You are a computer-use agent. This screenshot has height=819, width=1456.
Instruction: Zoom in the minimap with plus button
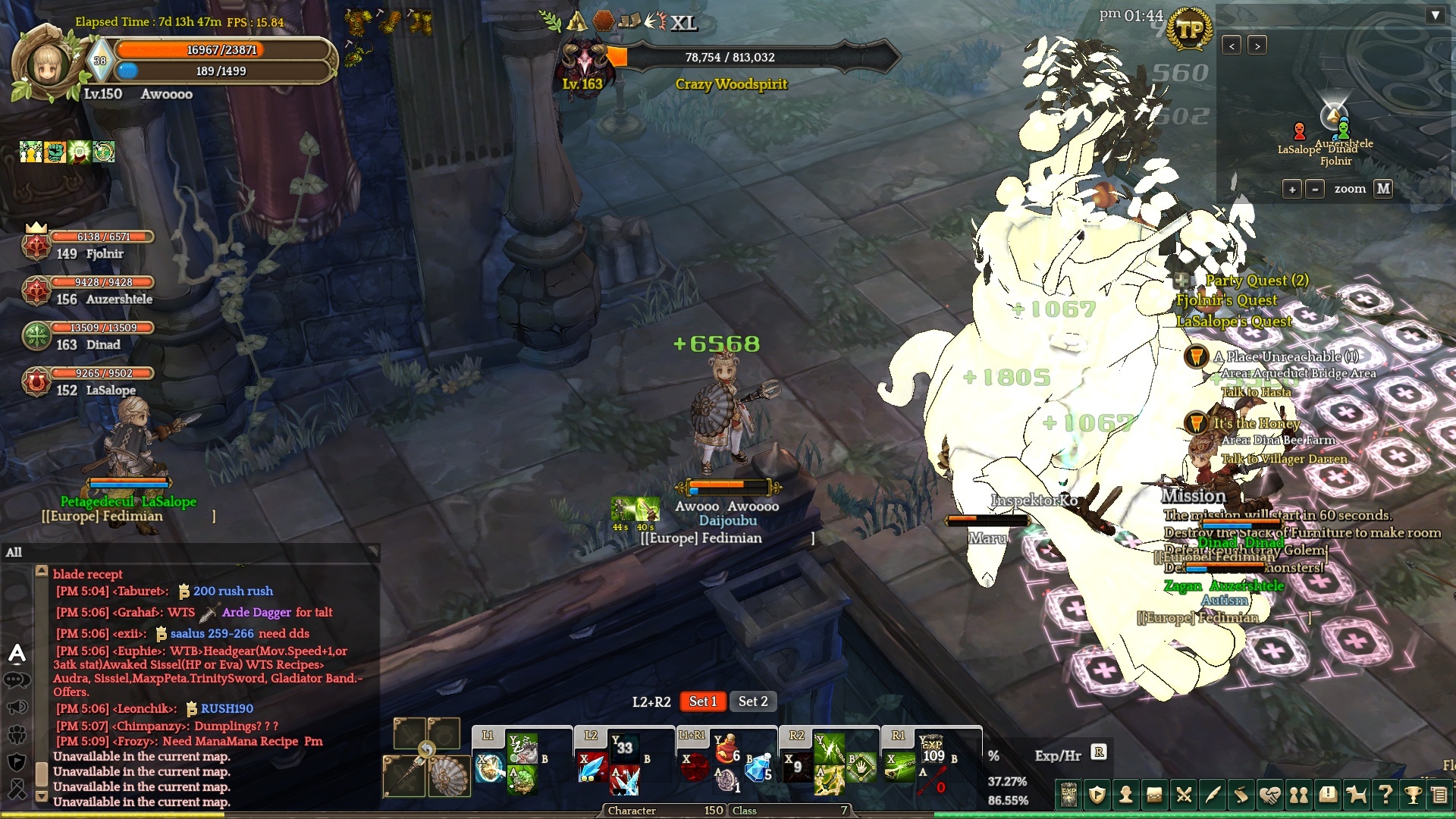(x=1292, y=189)
